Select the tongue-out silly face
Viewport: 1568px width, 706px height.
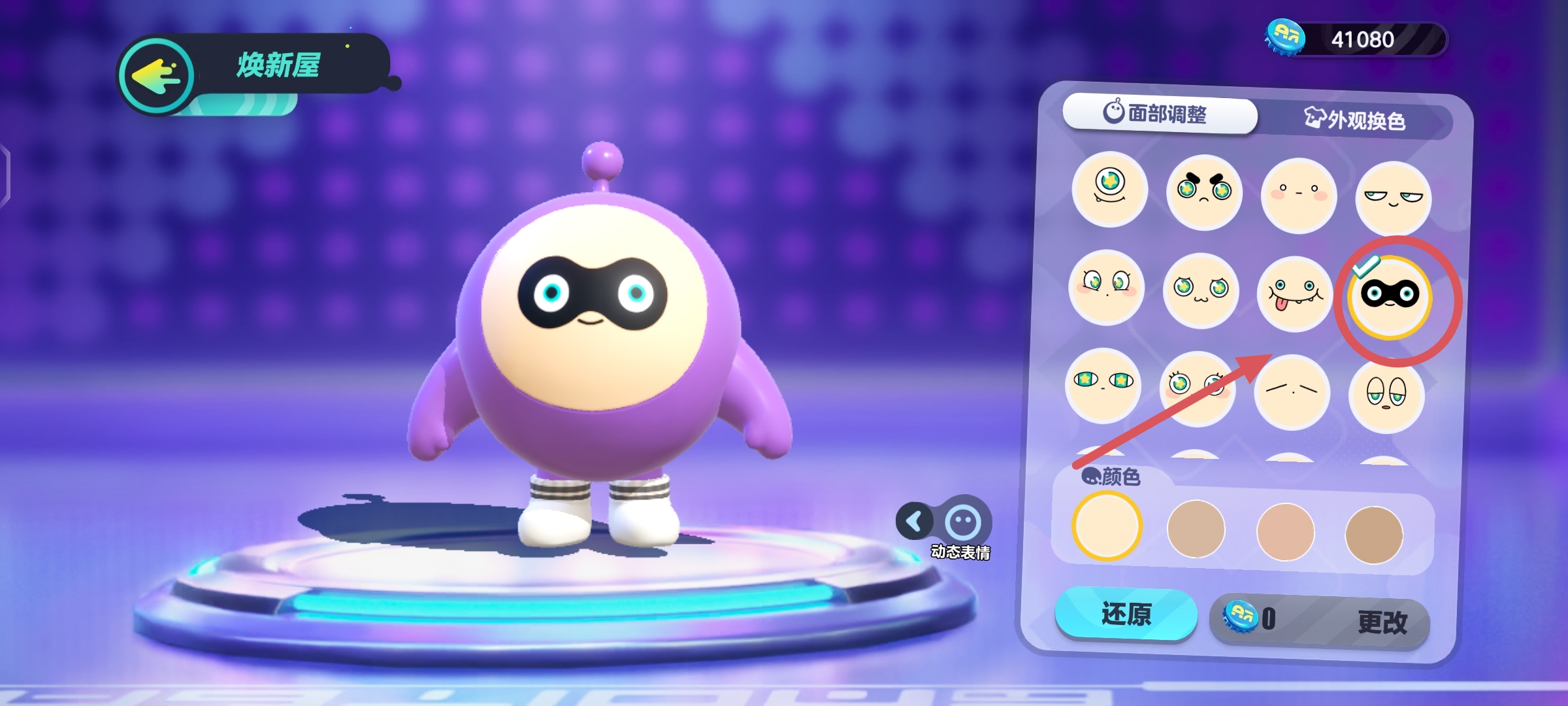click(1294, 294)
